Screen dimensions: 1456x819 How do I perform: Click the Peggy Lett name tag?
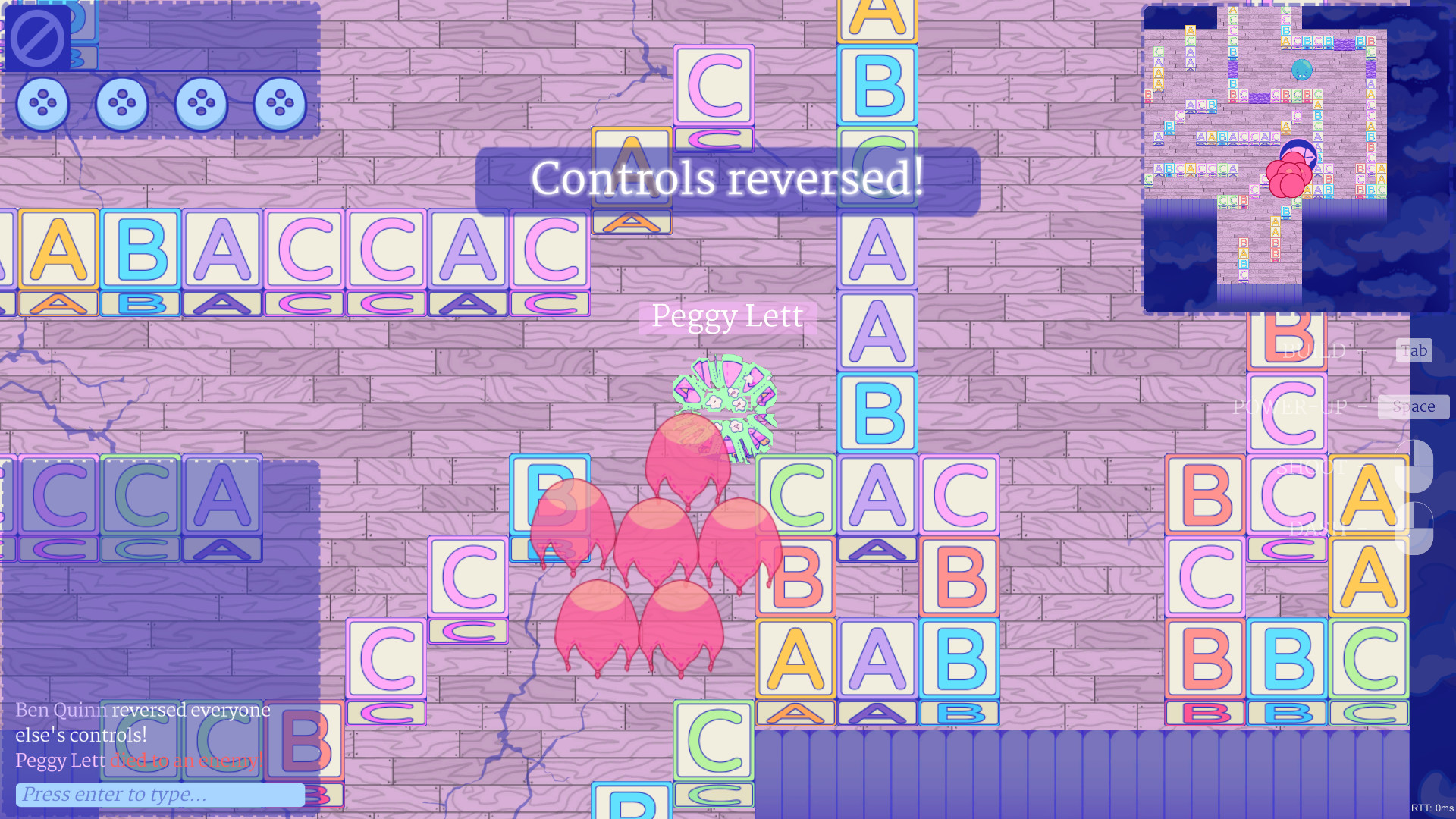pyautogui.click(x=727, y=318)
